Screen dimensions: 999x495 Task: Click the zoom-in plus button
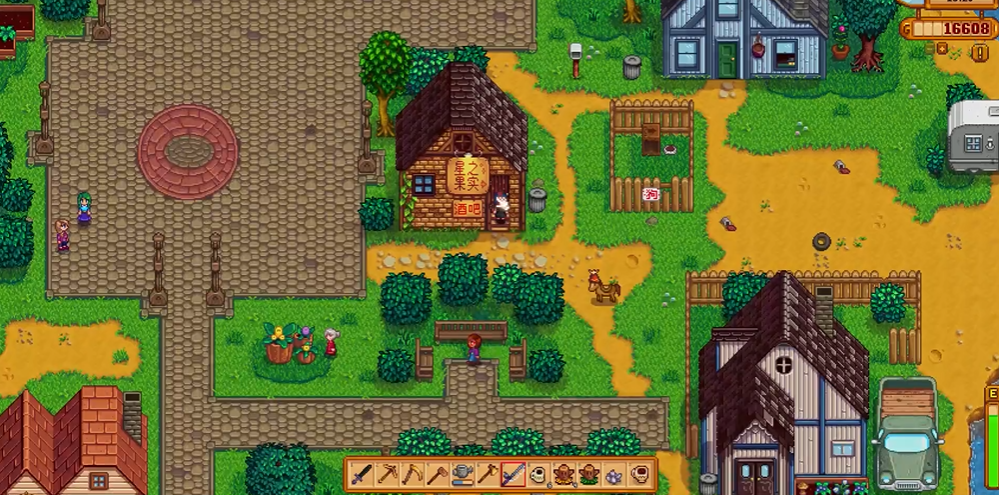click(x=940, y=47)
